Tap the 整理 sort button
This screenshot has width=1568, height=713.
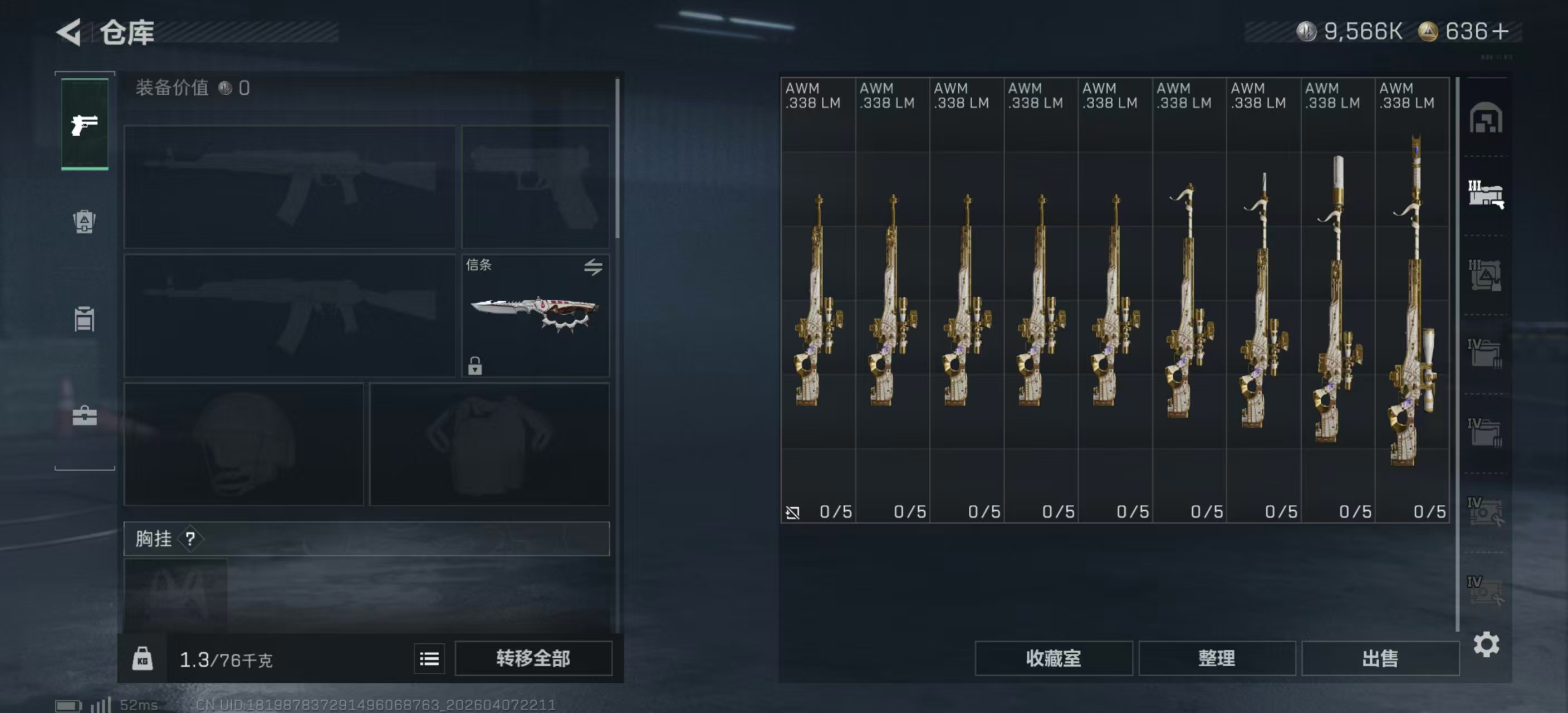point(1216,658)
